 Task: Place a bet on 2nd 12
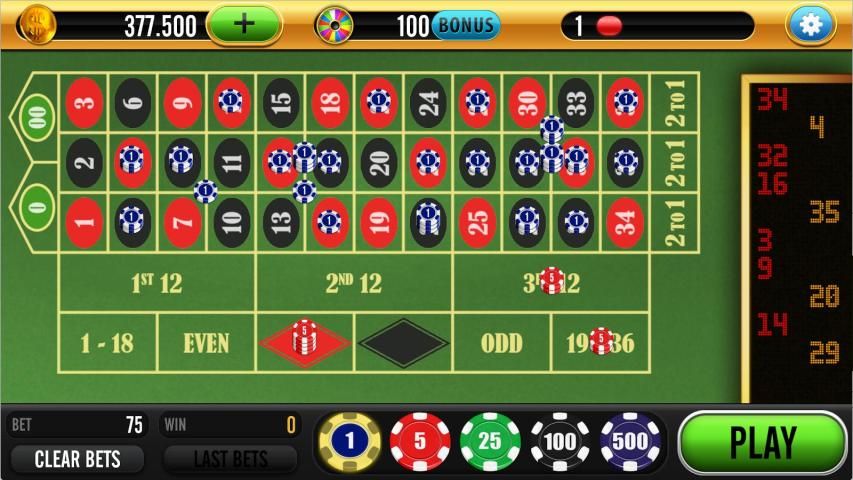[x=354, y=283]
